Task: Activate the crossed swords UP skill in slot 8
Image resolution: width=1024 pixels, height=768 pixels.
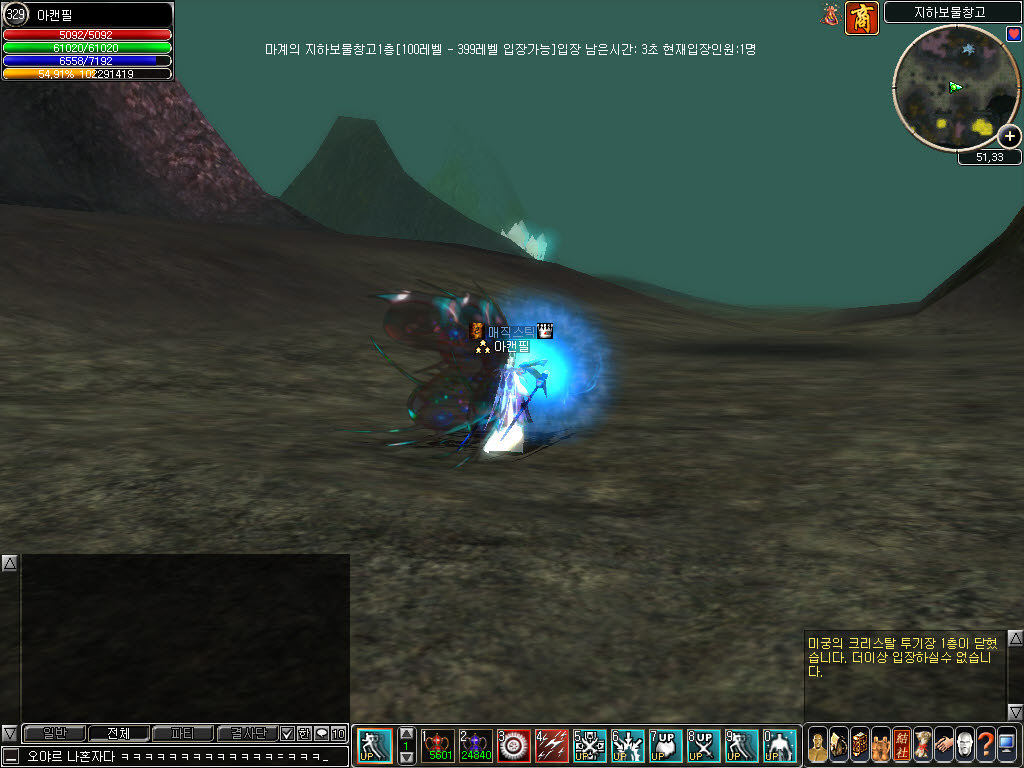Action: 703,746
